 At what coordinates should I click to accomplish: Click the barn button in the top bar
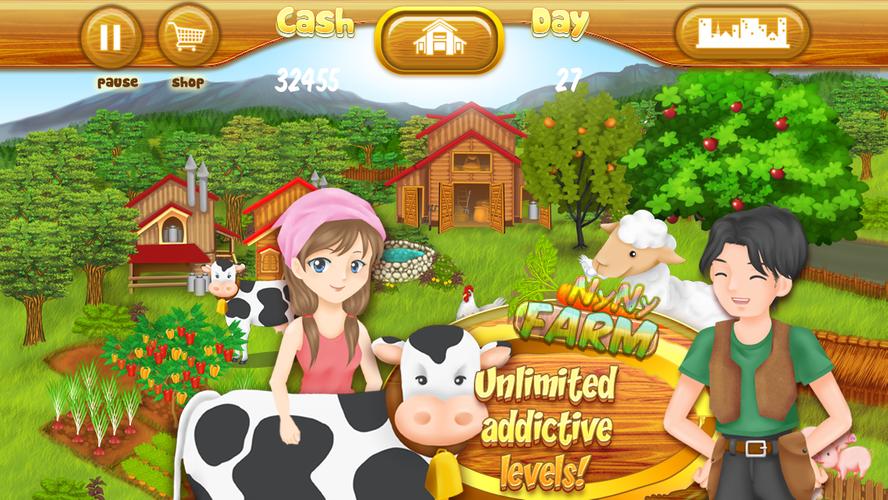pos(439,39)
